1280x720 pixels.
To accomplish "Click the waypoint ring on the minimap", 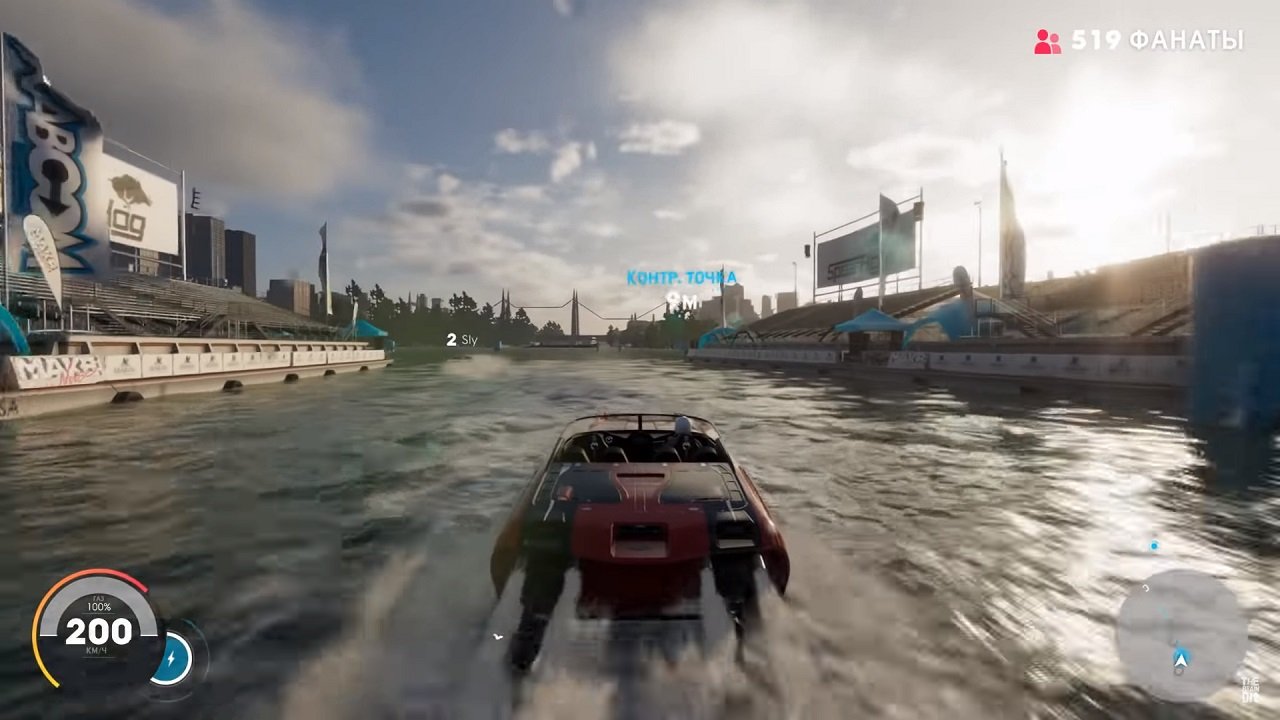I will [x=1145, y=588].
